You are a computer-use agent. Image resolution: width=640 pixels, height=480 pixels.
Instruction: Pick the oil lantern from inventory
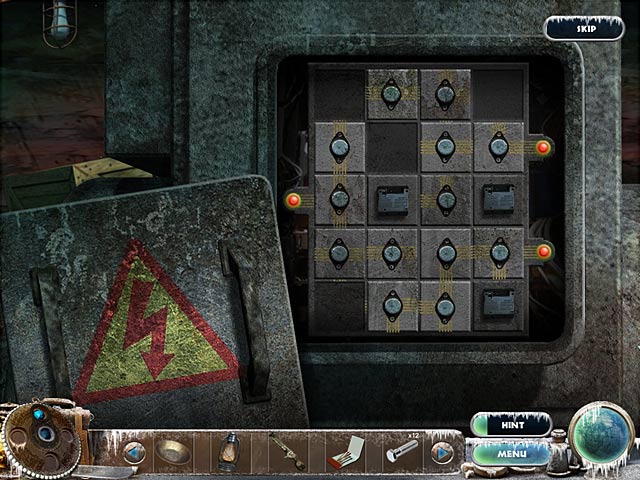[x=230, y=451]
